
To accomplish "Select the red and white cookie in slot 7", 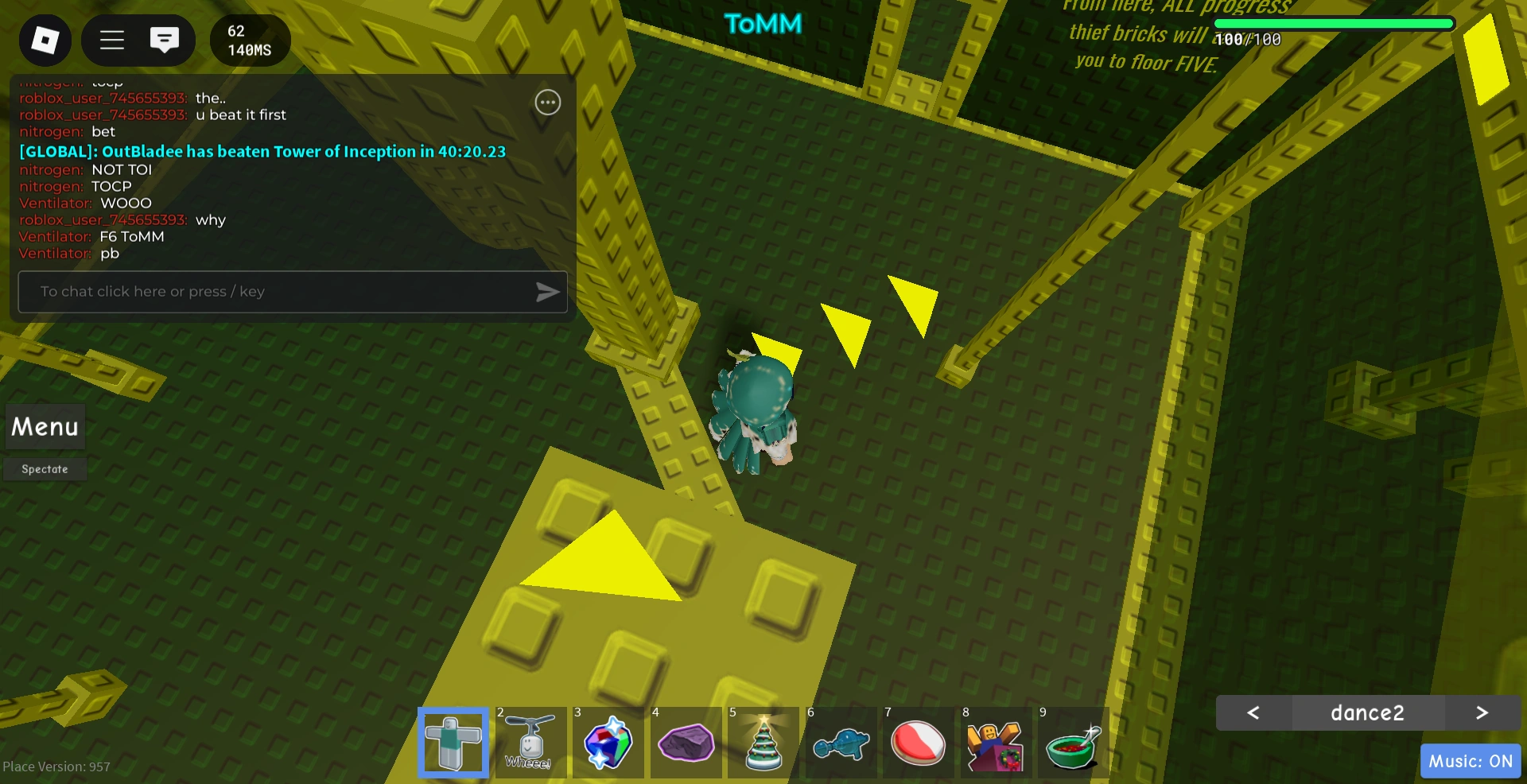I will tap(918, 743).
